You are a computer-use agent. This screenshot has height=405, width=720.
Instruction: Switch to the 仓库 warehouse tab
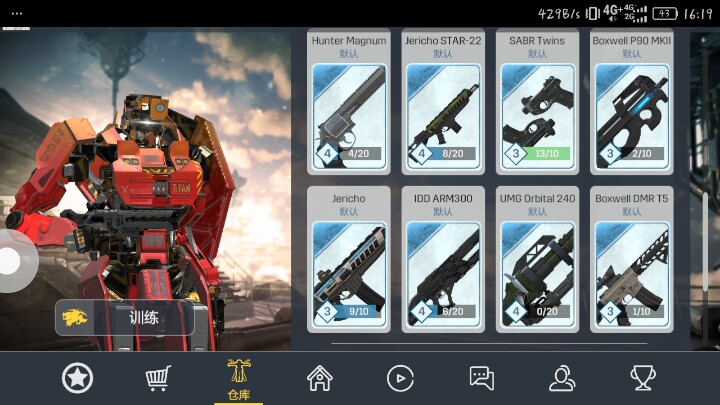click(x=239, y=378)
